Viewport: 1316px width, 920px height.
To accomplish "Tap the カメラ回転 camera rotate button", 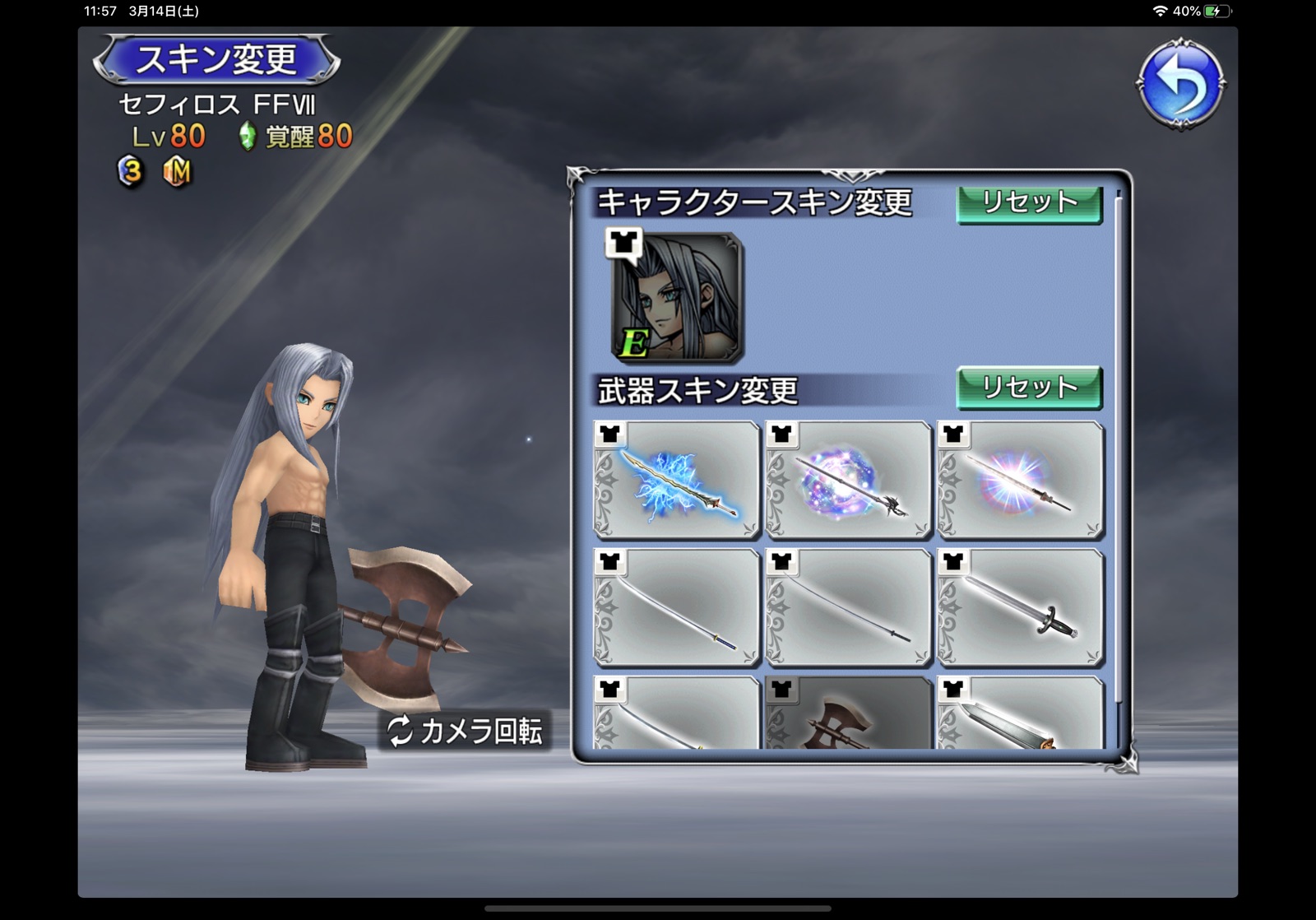I will [466, 731].
